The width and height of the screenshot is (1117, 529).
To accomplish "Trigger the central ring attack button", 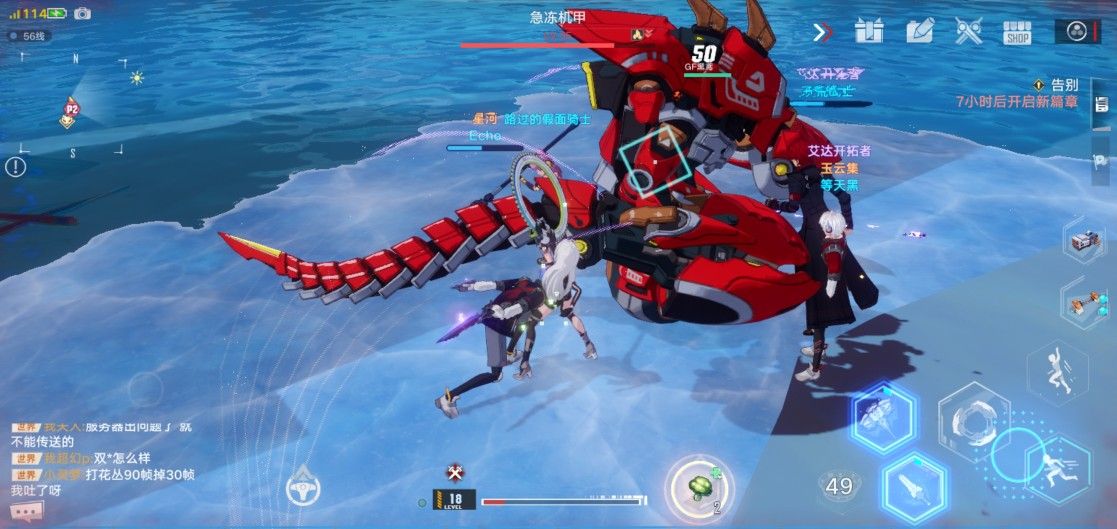I will [972, 421].
